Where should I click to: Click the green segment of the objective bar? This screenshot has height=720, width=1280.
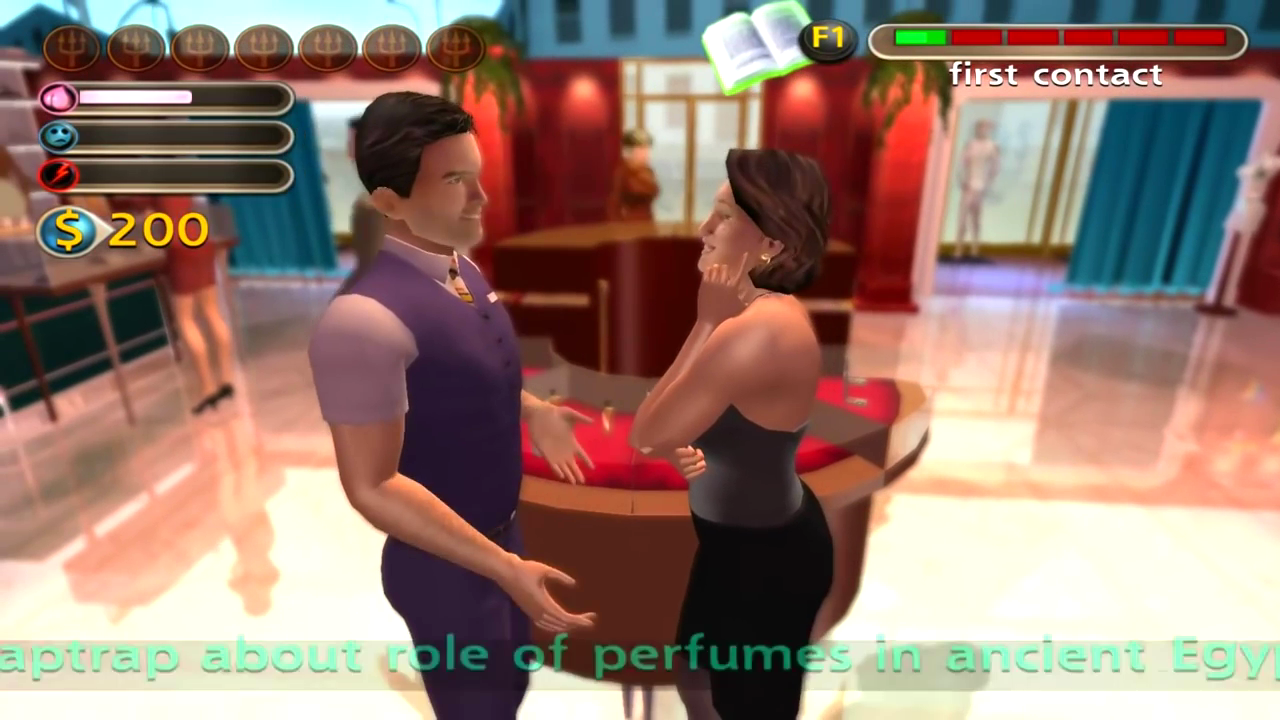(920, 40)
